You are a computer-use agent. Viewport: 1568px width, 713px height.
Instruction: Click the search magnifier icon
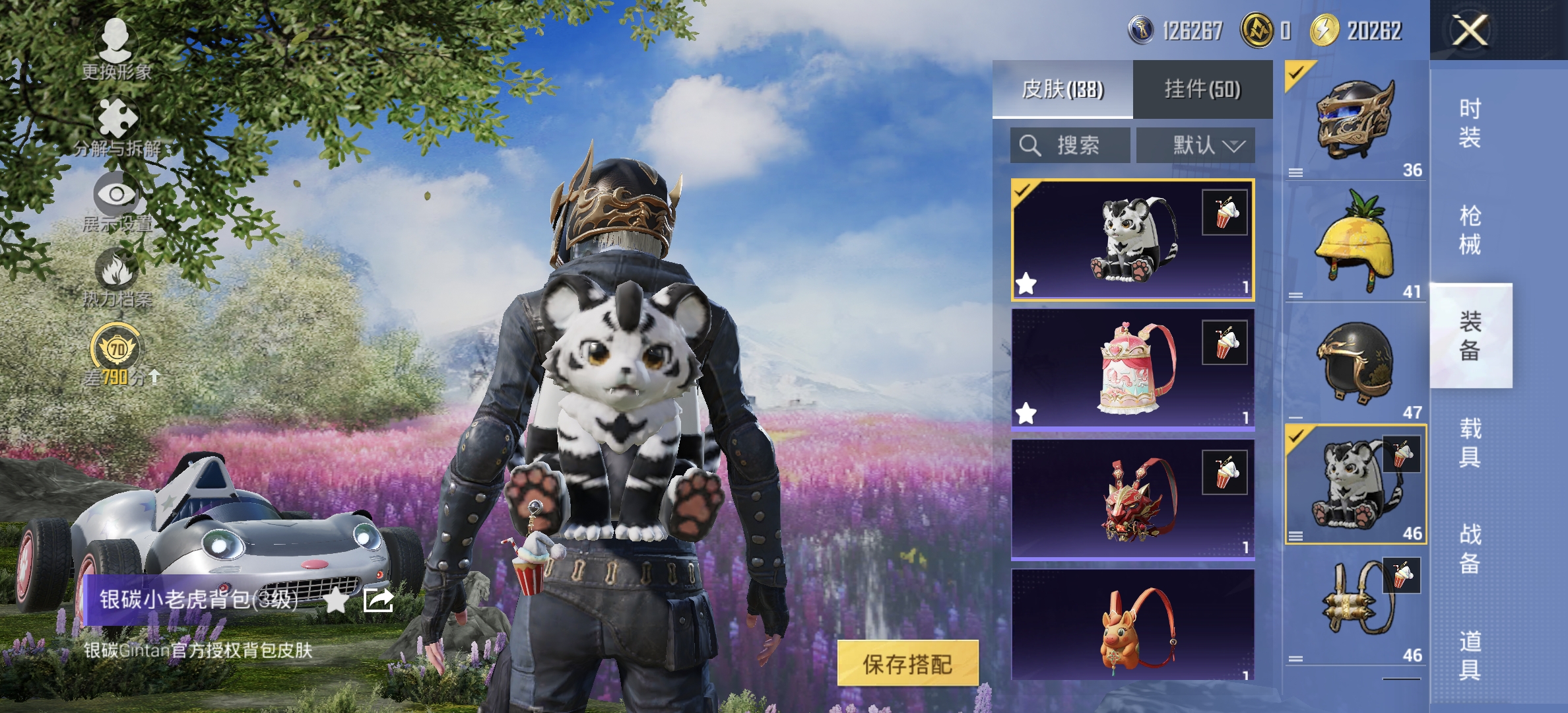(1029, 145)
